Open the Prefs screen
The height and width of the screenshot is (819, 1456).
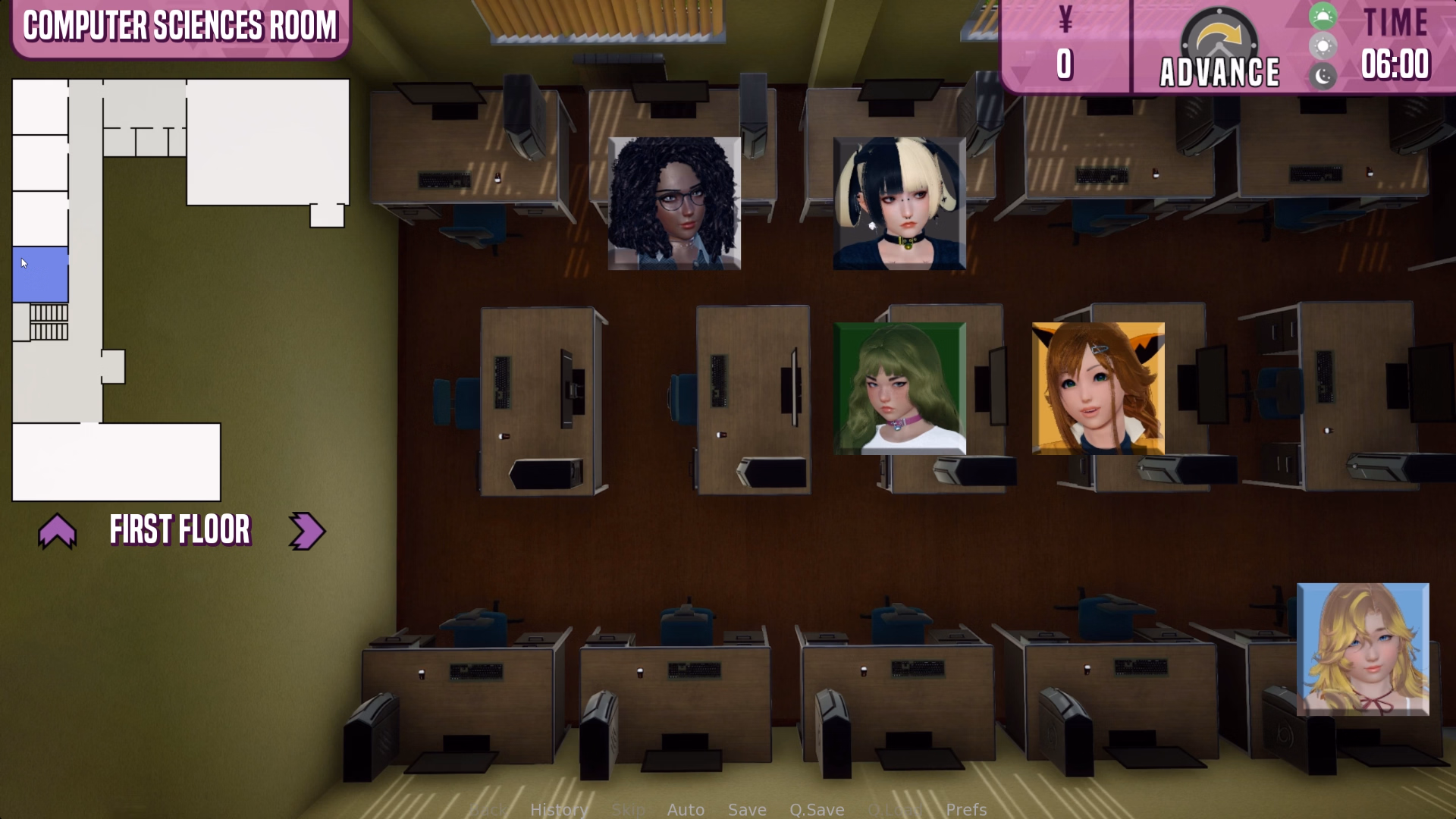click(x=965, y=809)
